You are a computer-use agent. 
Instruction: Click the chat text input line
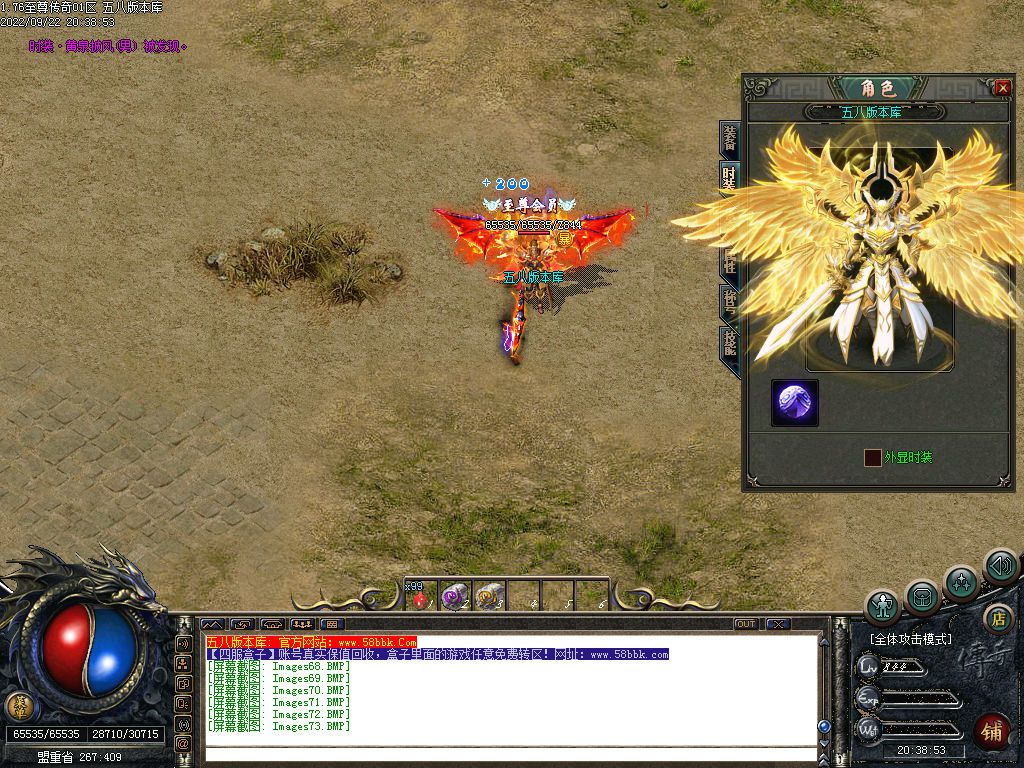[x=510, y=753]
